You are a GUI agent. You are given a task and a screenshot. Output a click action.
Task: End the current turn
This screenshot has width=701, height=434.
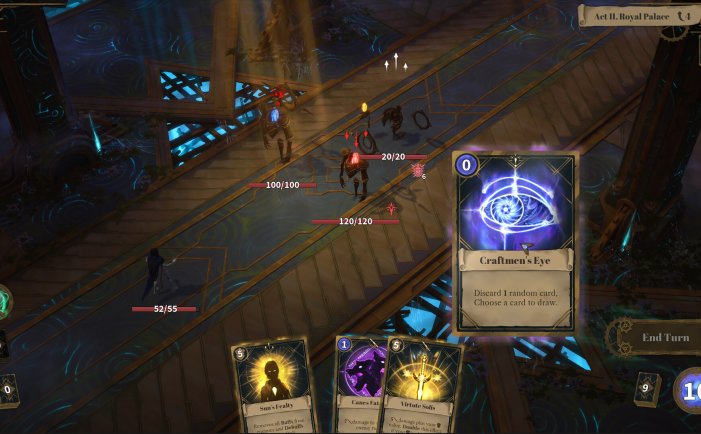pyautogui.click(x=664, y=337)
